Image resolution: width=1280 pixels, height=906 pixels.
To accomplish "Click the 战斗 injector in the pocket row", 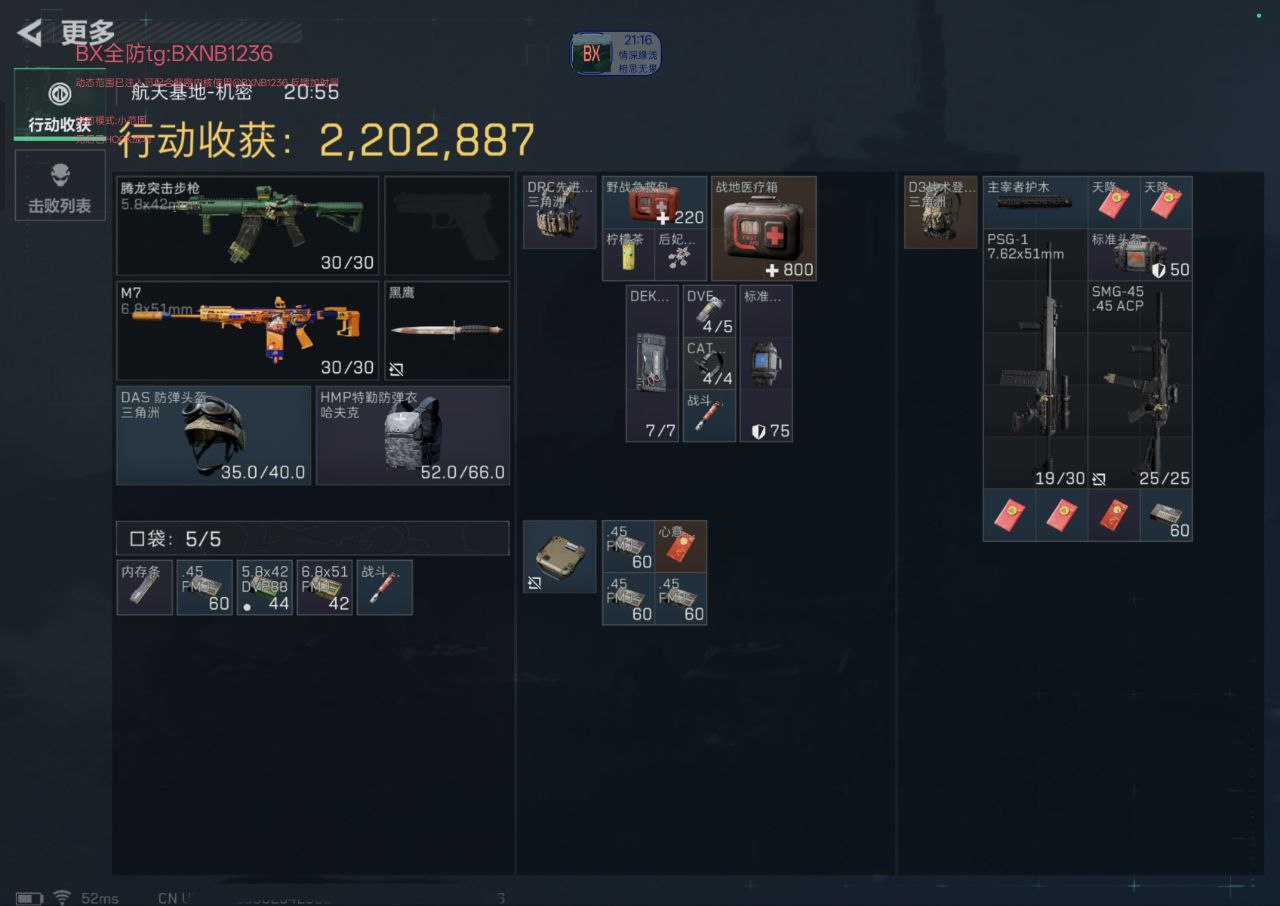I will (x=384, y=587).
